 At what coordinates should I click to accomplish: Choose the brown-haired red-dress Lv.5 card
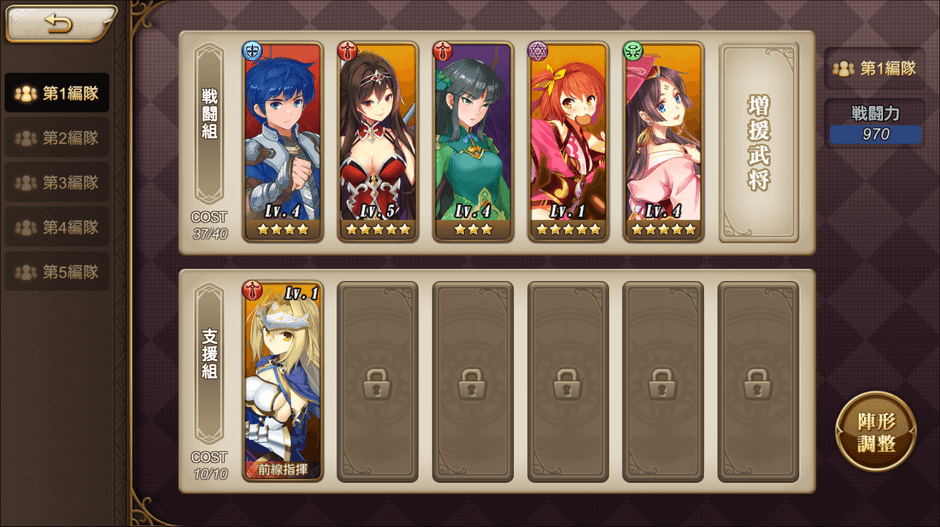[378, 142]
